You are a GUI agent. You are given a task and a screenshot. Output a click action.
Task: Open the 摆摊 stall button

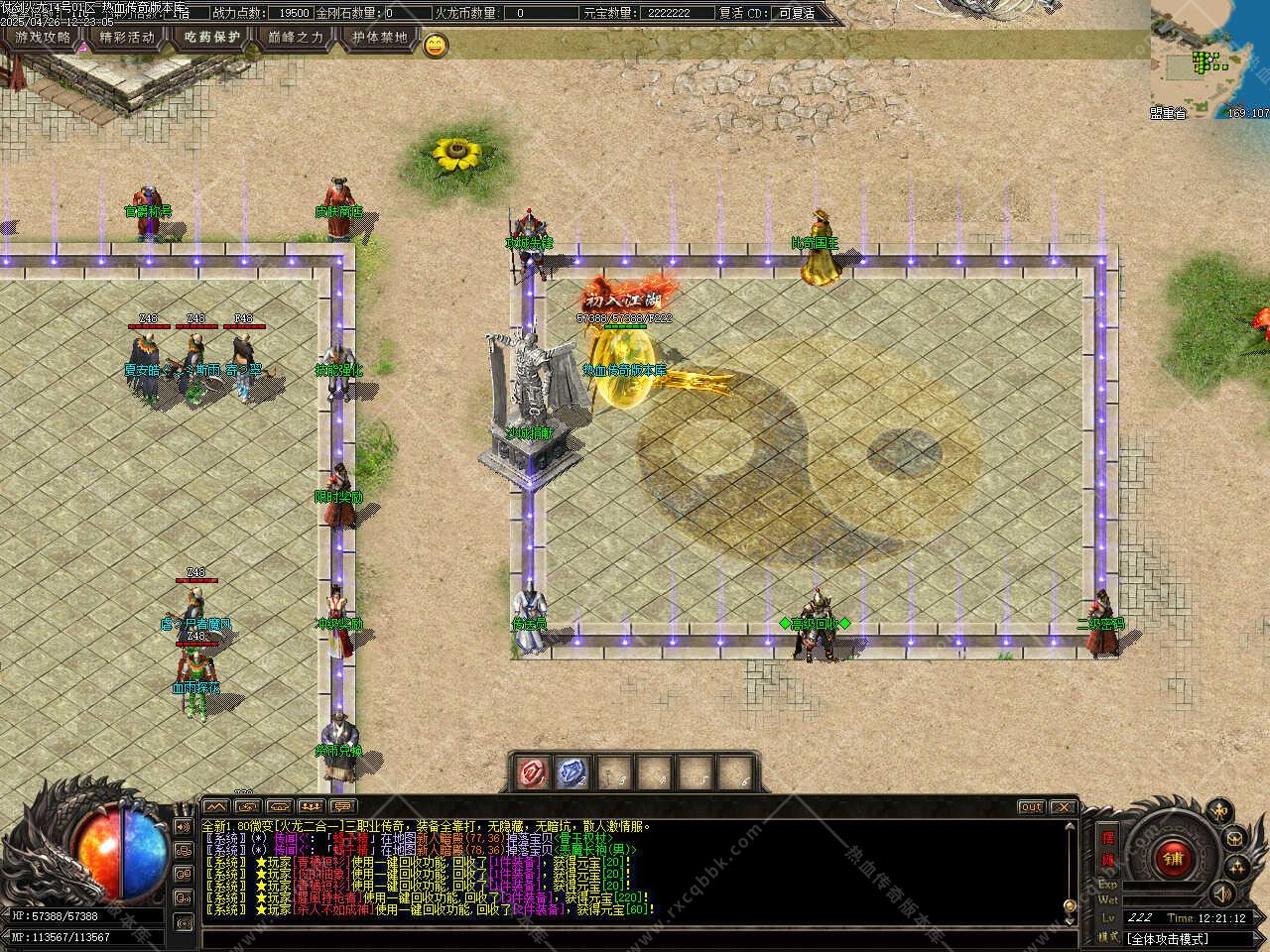click(x=1108, y=849)
